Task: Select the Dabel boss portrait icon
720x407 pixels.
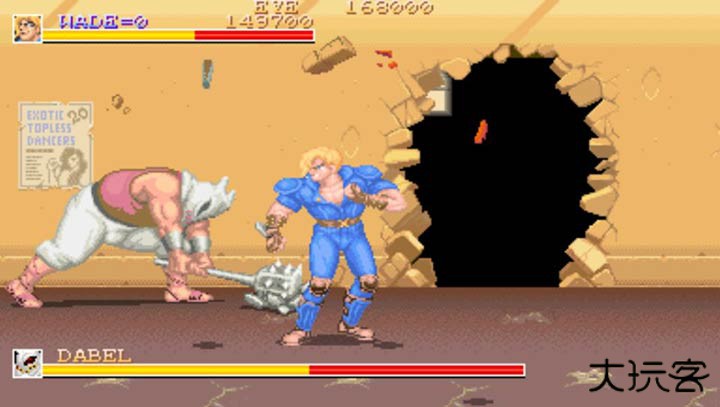Action: [x=27, y=363]
